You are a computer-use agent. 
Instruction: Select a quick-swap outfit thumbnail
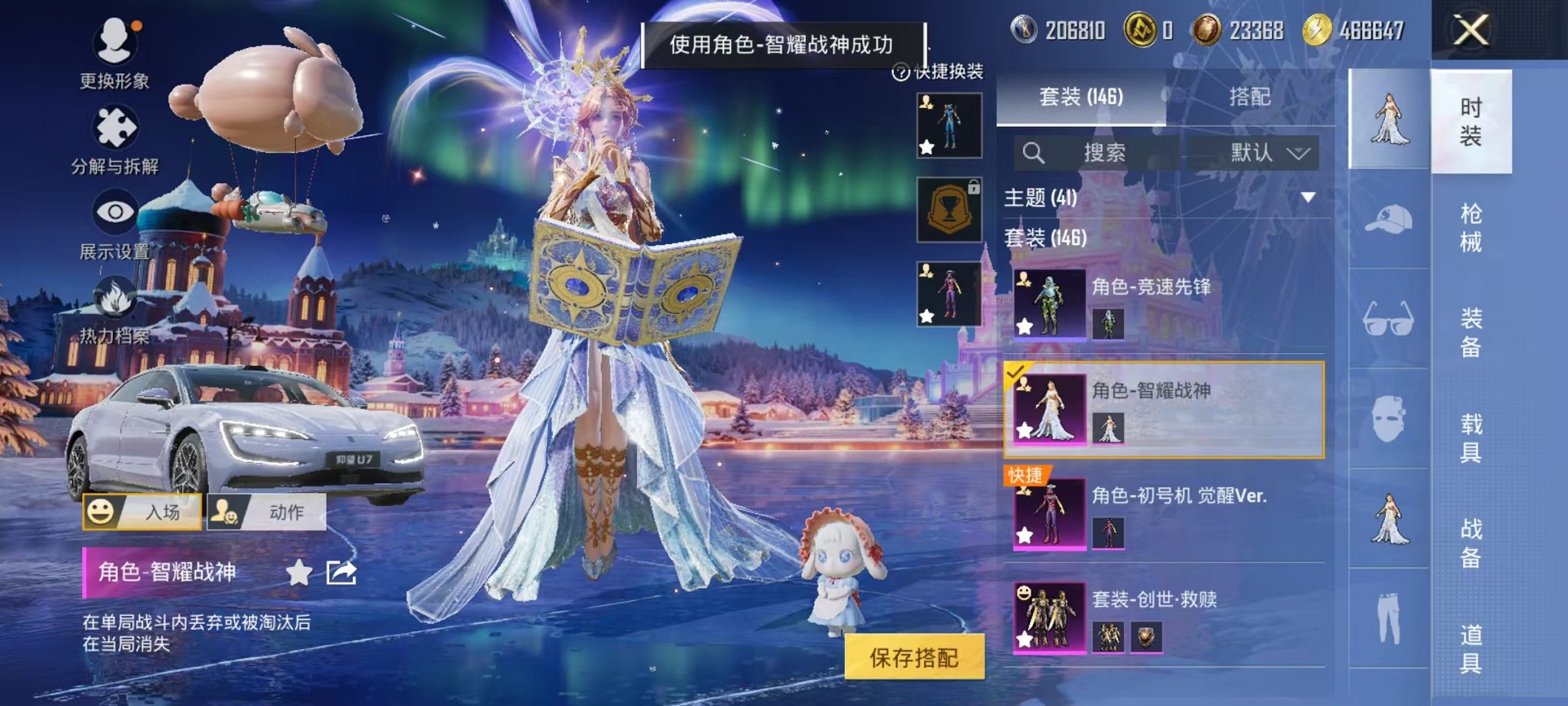pyautogui.click(x=949, y=125)
